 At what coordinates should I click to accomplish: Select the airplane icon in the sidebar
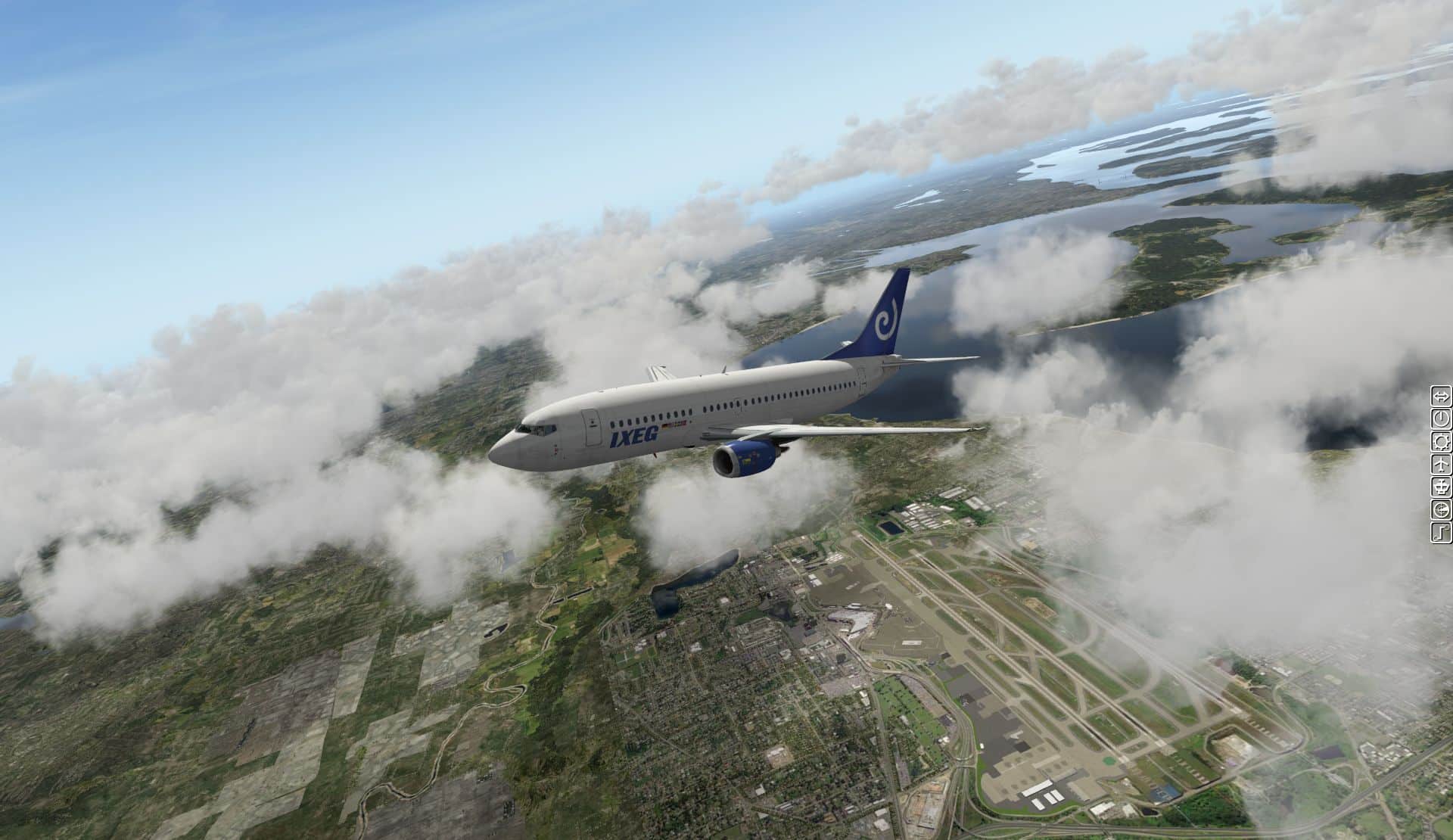[1441, 464]
